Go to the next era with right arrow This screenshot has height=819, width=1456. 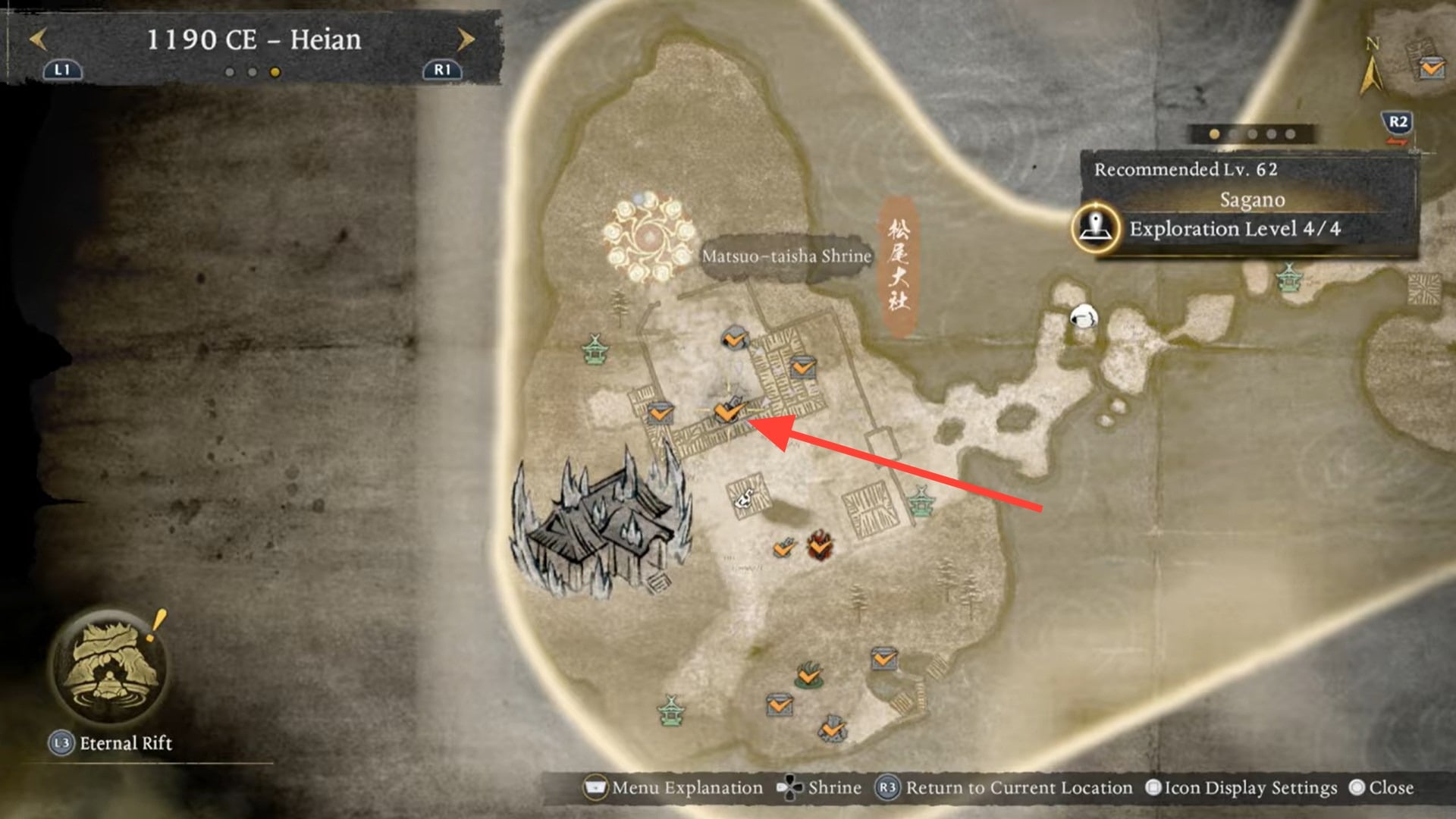click(x=466, y=39)
